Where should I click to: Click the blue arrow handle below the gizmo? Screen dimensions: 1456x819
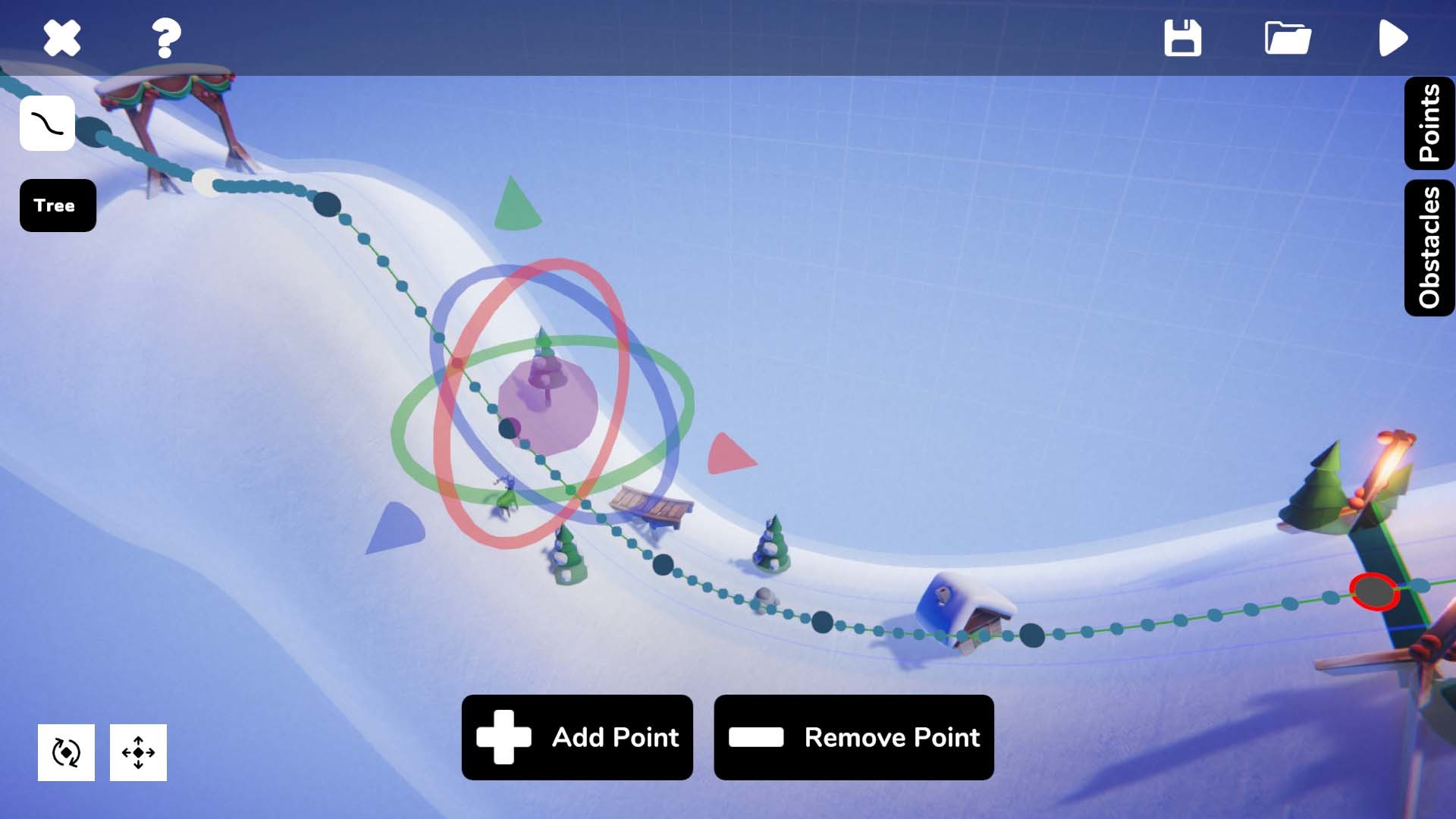(394, 527)
